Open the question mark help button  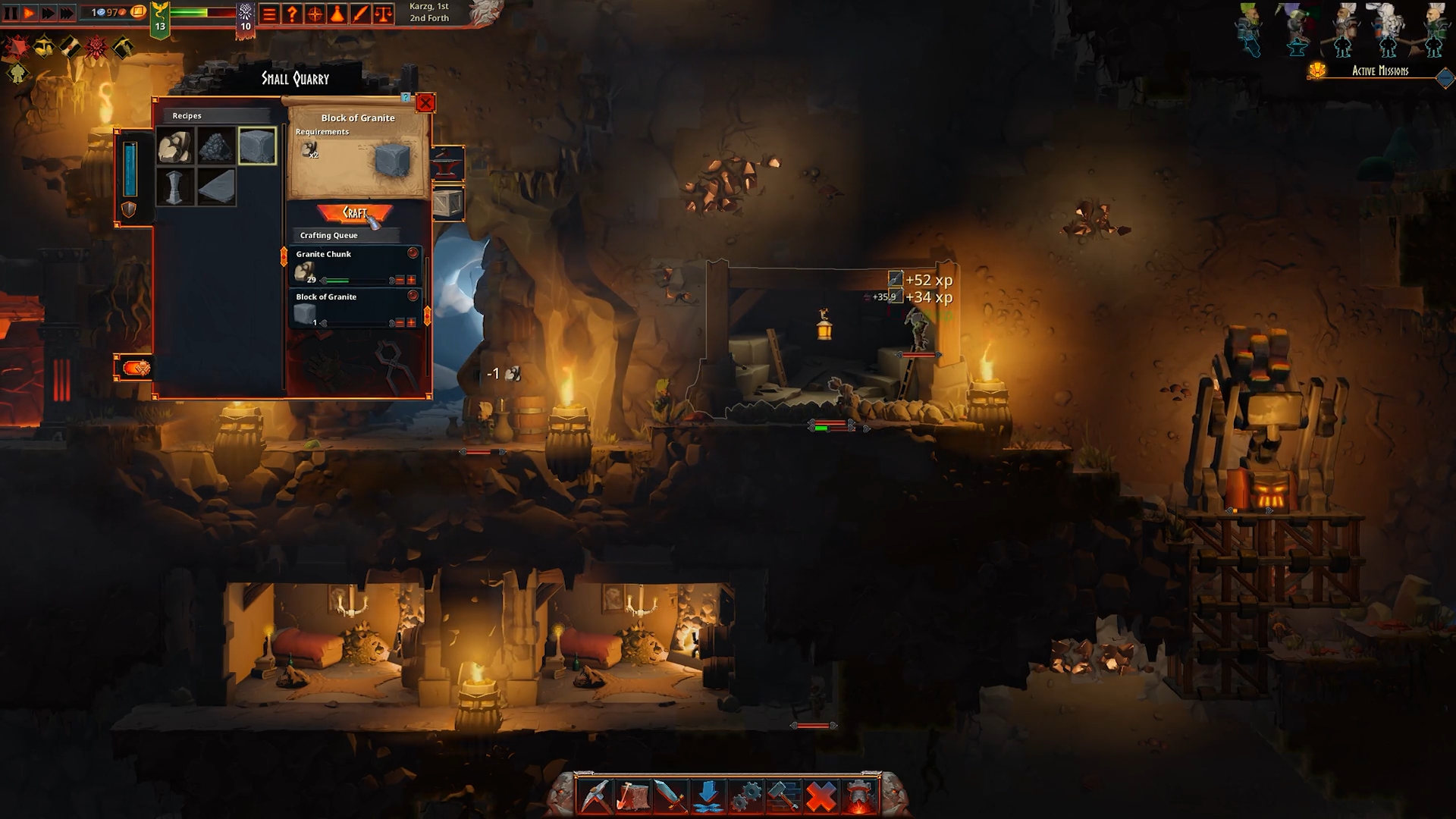point(292,14)
